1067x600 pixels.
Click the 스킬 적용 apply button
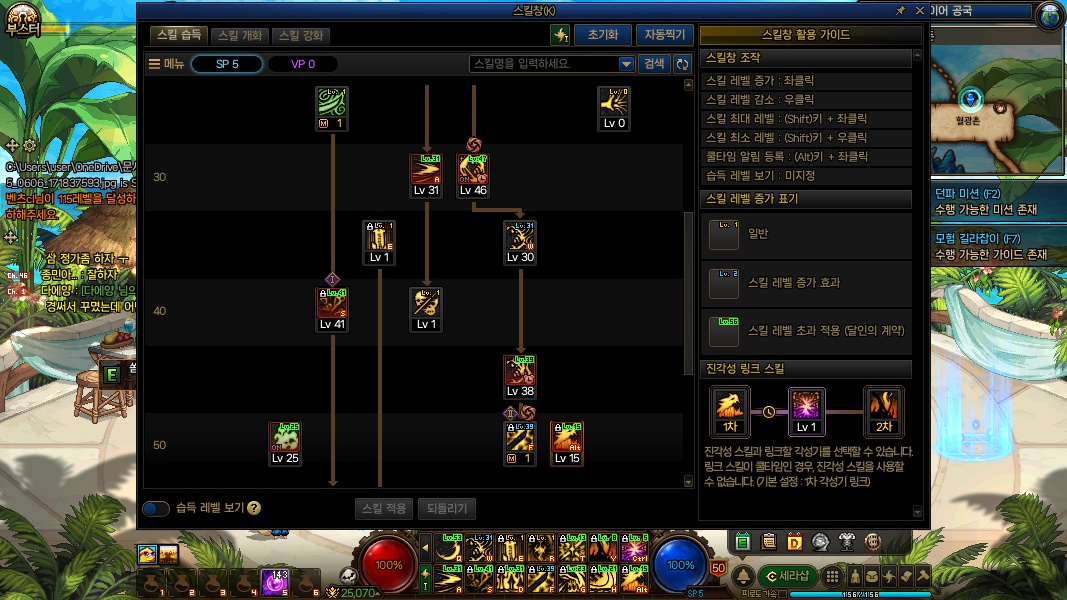(384, 508)
